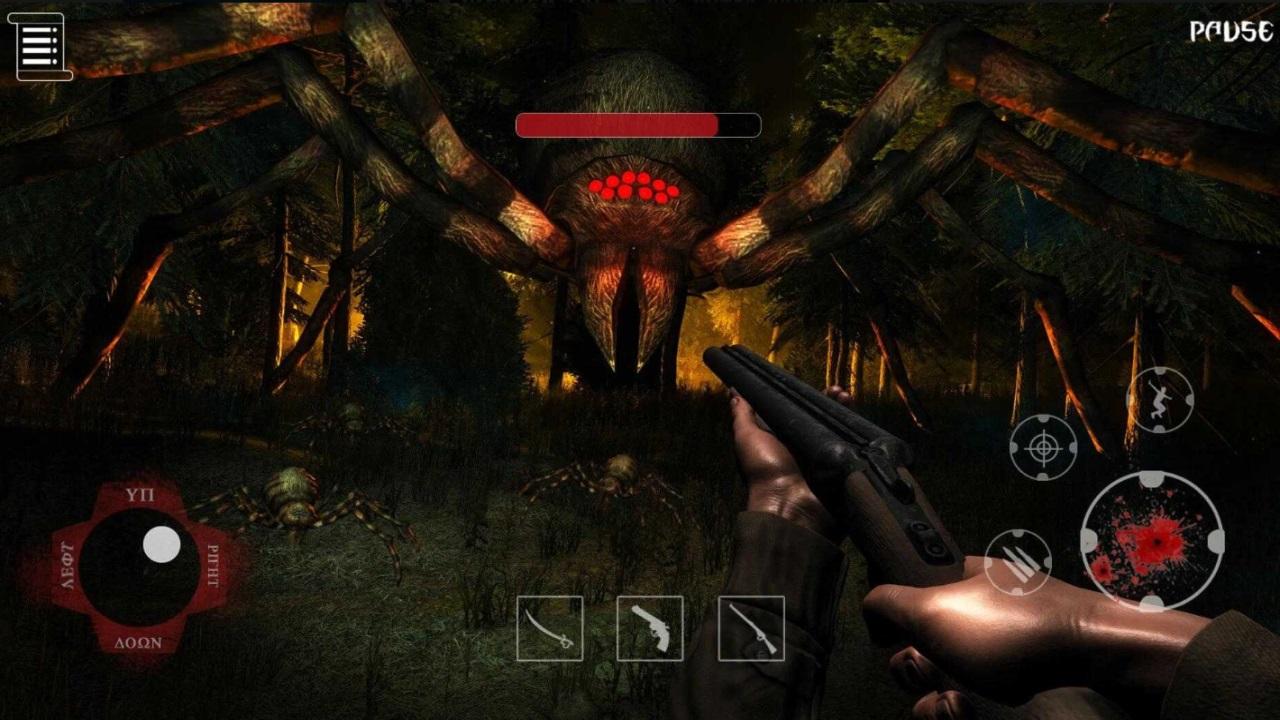Pause the game
The height and width of the screenshot is (720, 1280).
click(x=1230, y=32)
